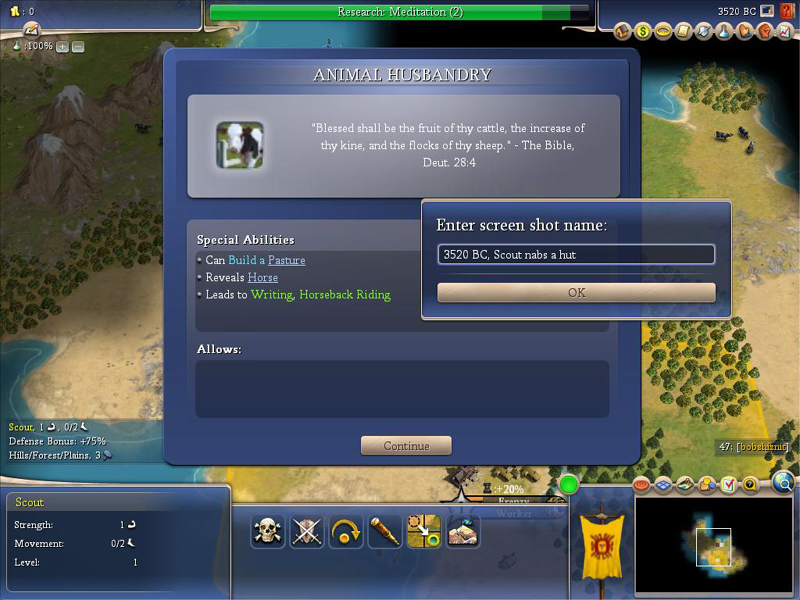Activate the spyglass explore action

(385, 531)
